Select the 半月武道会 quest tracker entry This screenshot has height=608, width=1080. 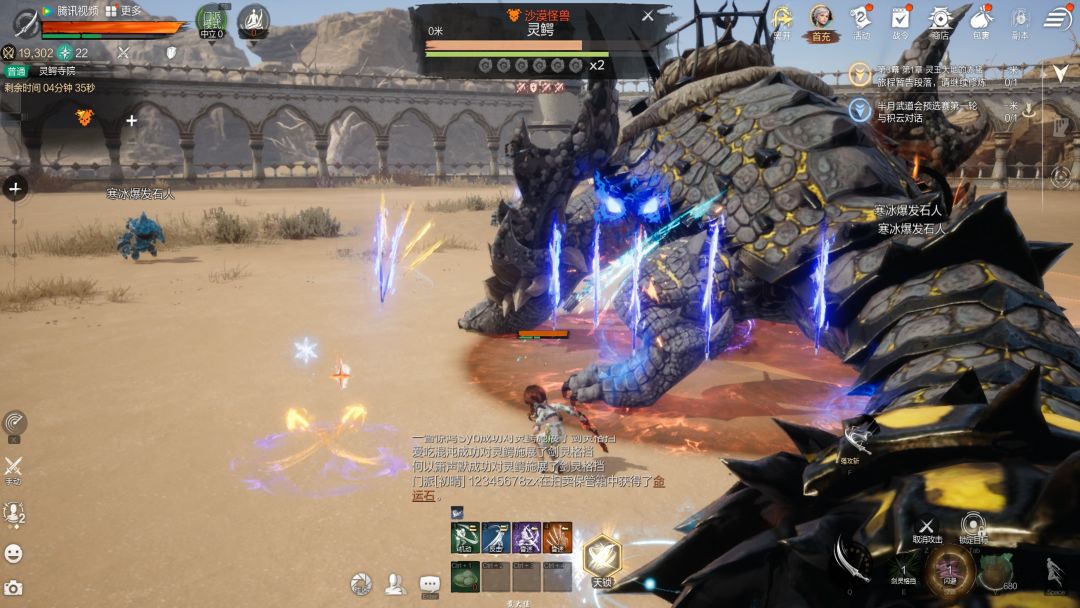[x=920, y=111]
